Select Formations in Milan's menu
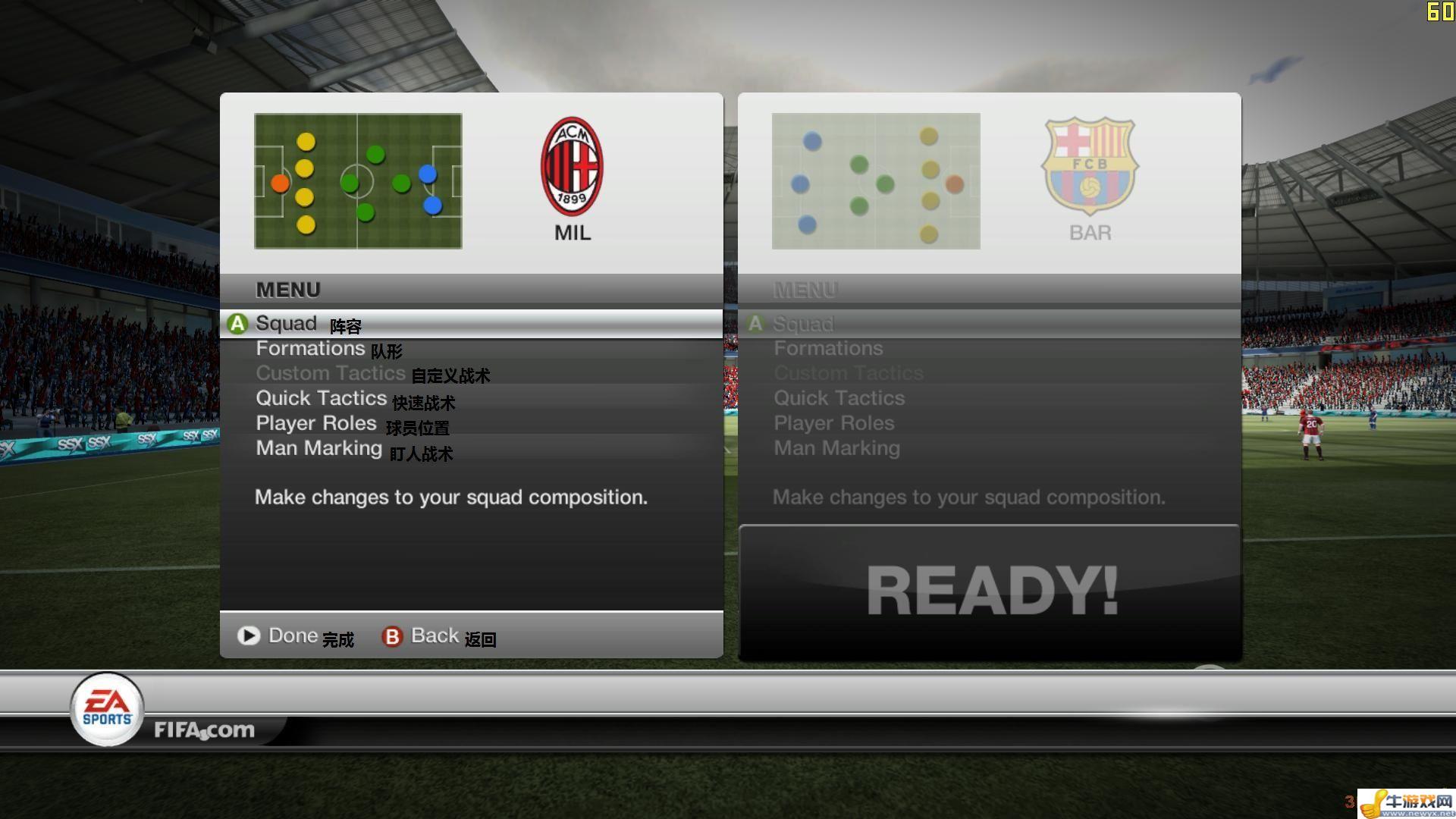The width and height of the screenshot is (1456, 819). pyautogui.click(x=310, y=349)
